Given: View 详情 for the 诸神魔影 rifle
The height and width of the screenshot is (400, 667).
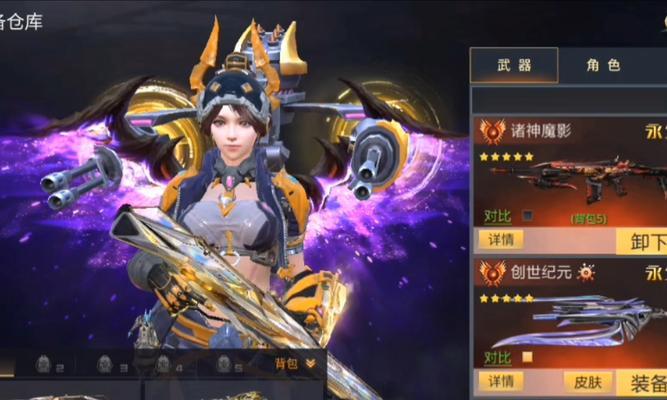Looking at the screenshot, I should (x=501, y=240).
